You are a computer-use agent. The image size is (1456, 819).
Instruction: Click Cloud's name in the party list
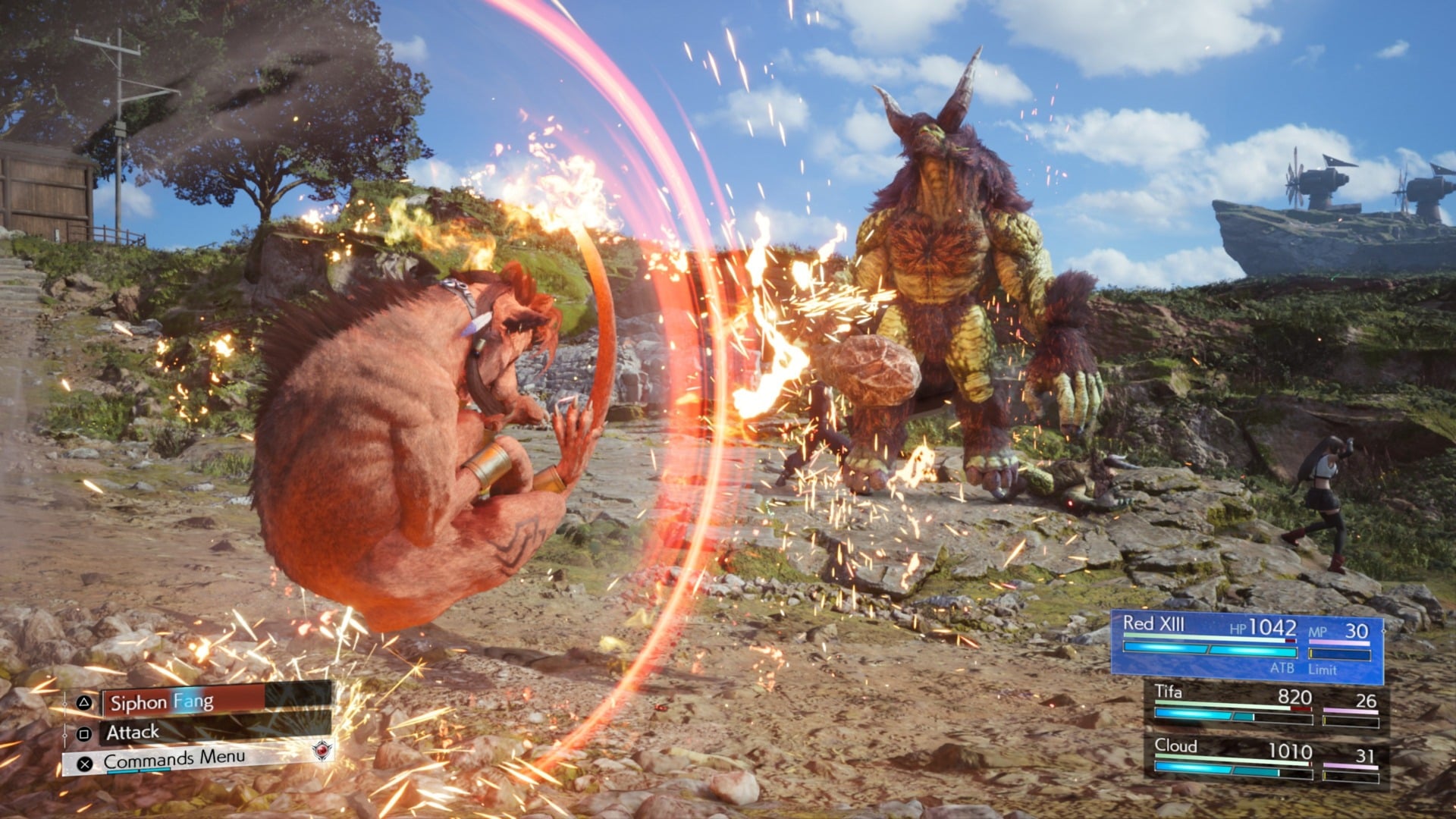coord(1175,745)
